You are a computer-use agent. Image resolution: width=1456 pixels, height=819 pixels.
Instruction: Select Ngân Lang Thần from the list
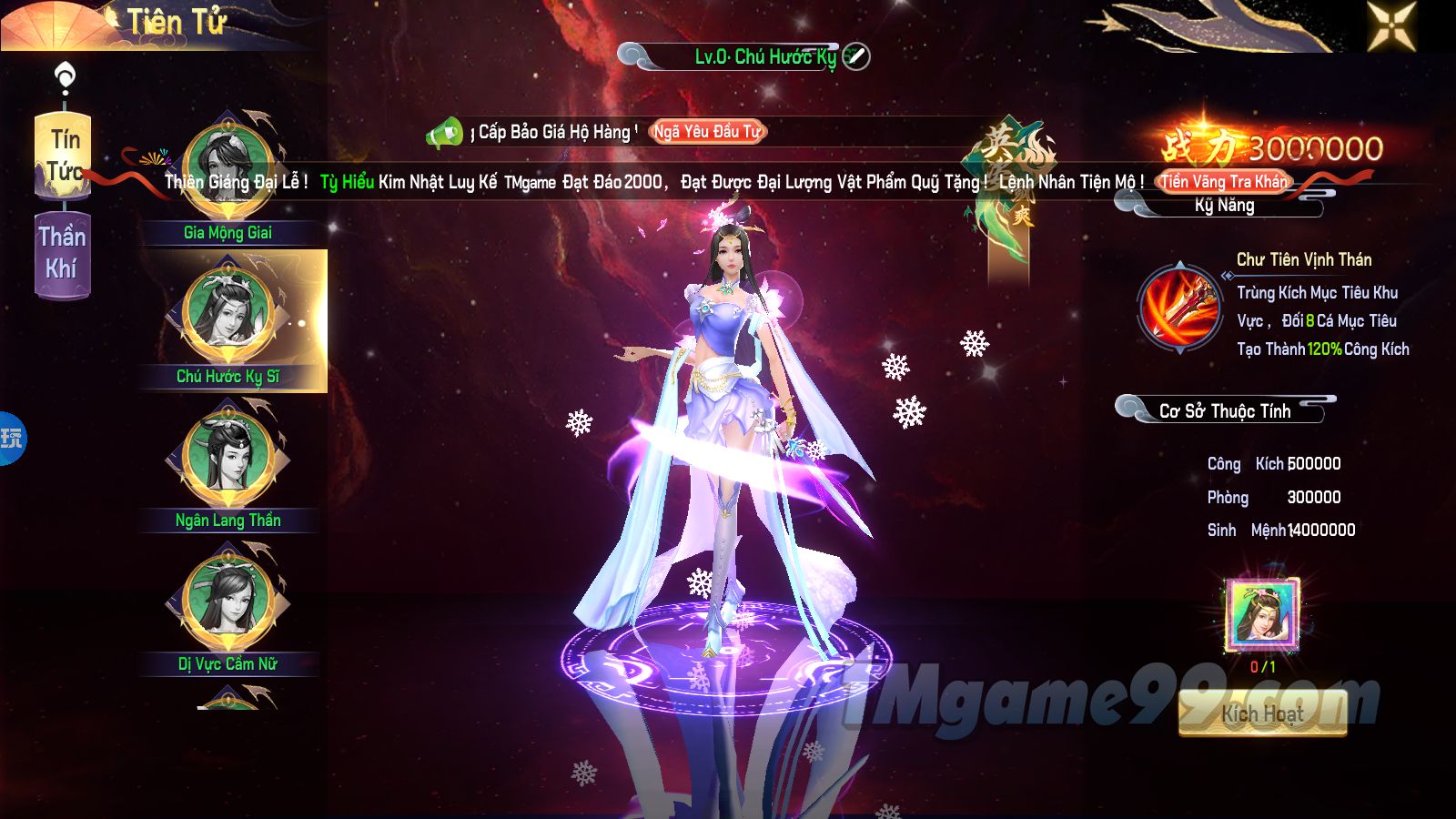point(227,457)
